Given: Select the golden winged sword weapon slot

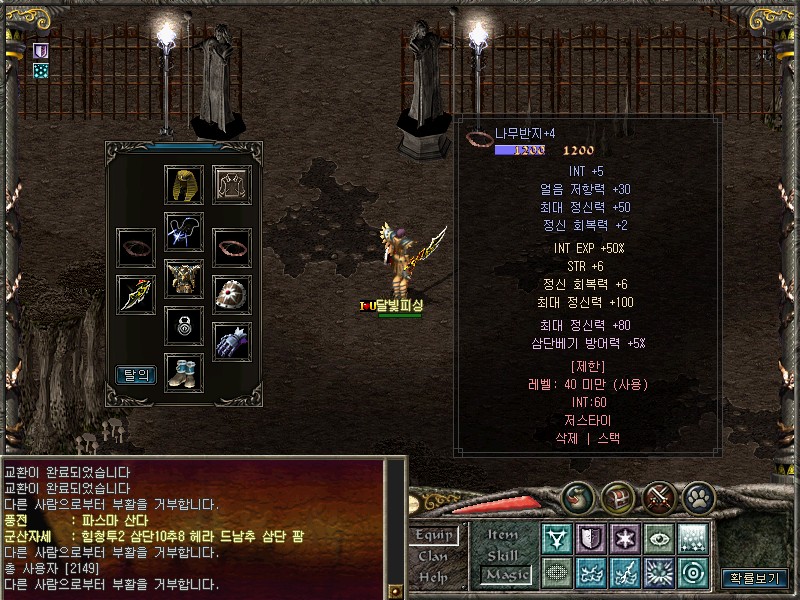Looking at the screenshot, I should point(136,294).
